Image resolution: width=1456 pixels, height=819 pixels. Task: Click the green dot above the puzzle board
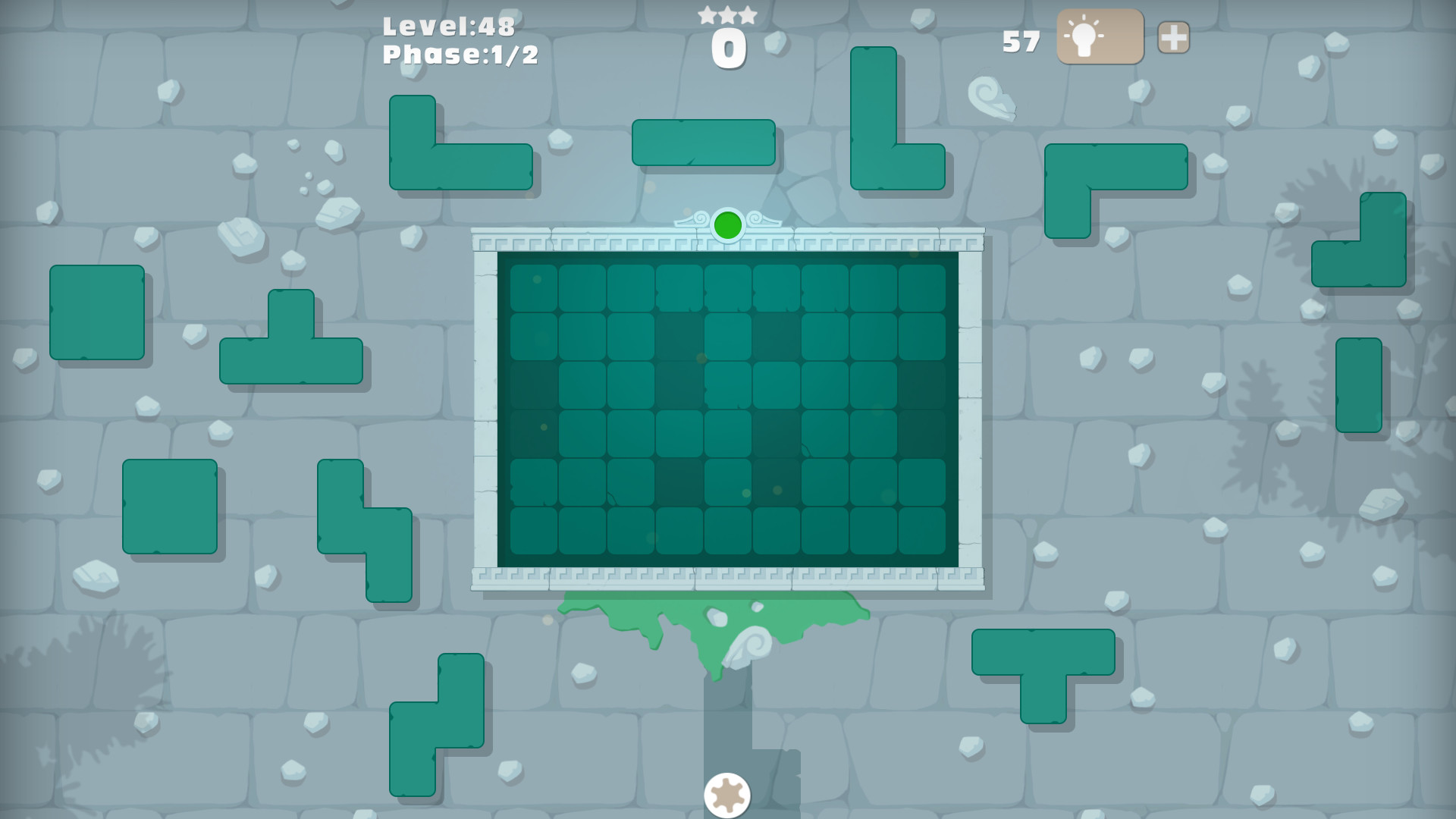[x=728, y=224]
